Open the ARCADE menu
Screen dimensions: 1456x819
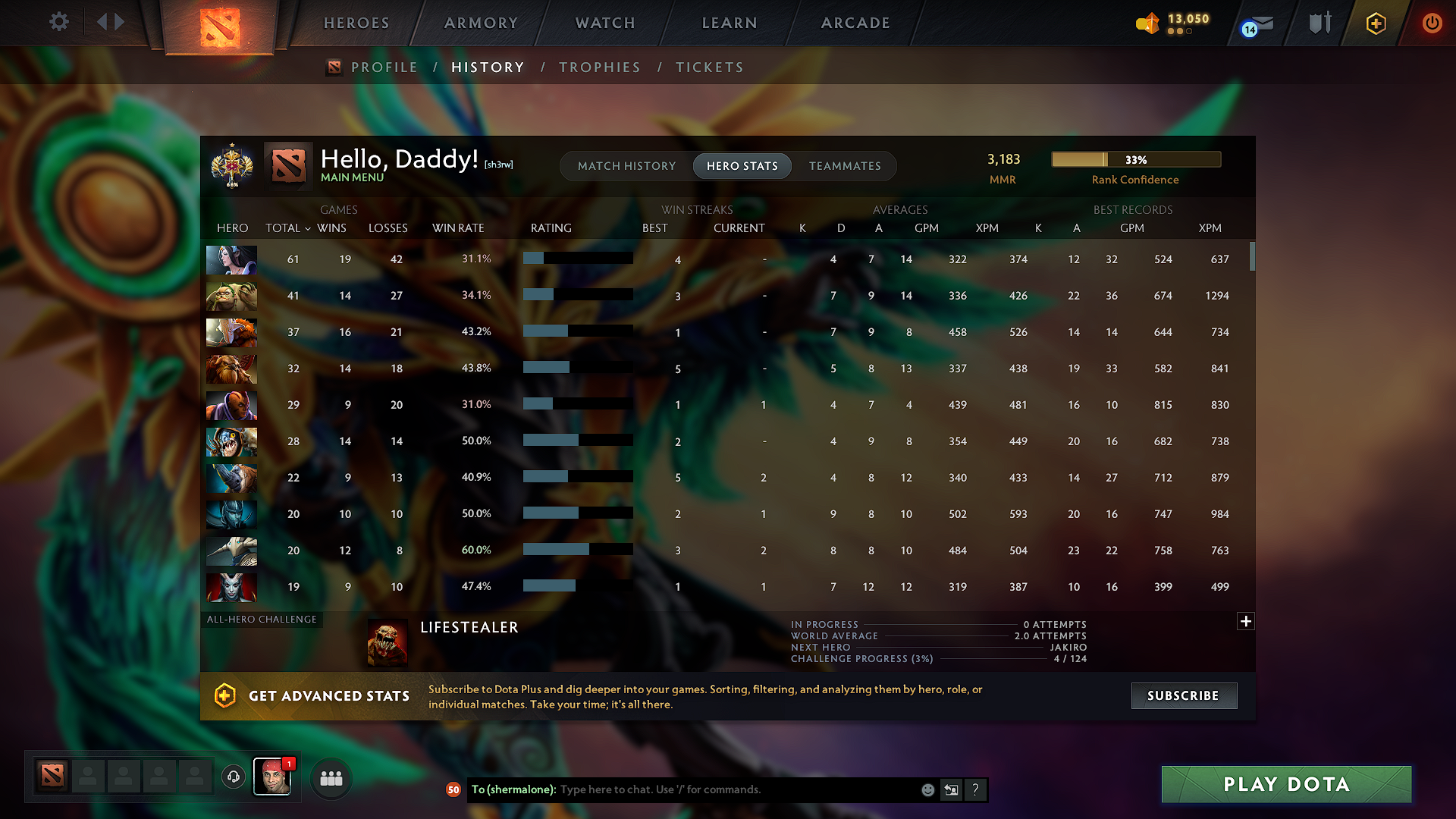pyautogui.click(x=855, y=23)
